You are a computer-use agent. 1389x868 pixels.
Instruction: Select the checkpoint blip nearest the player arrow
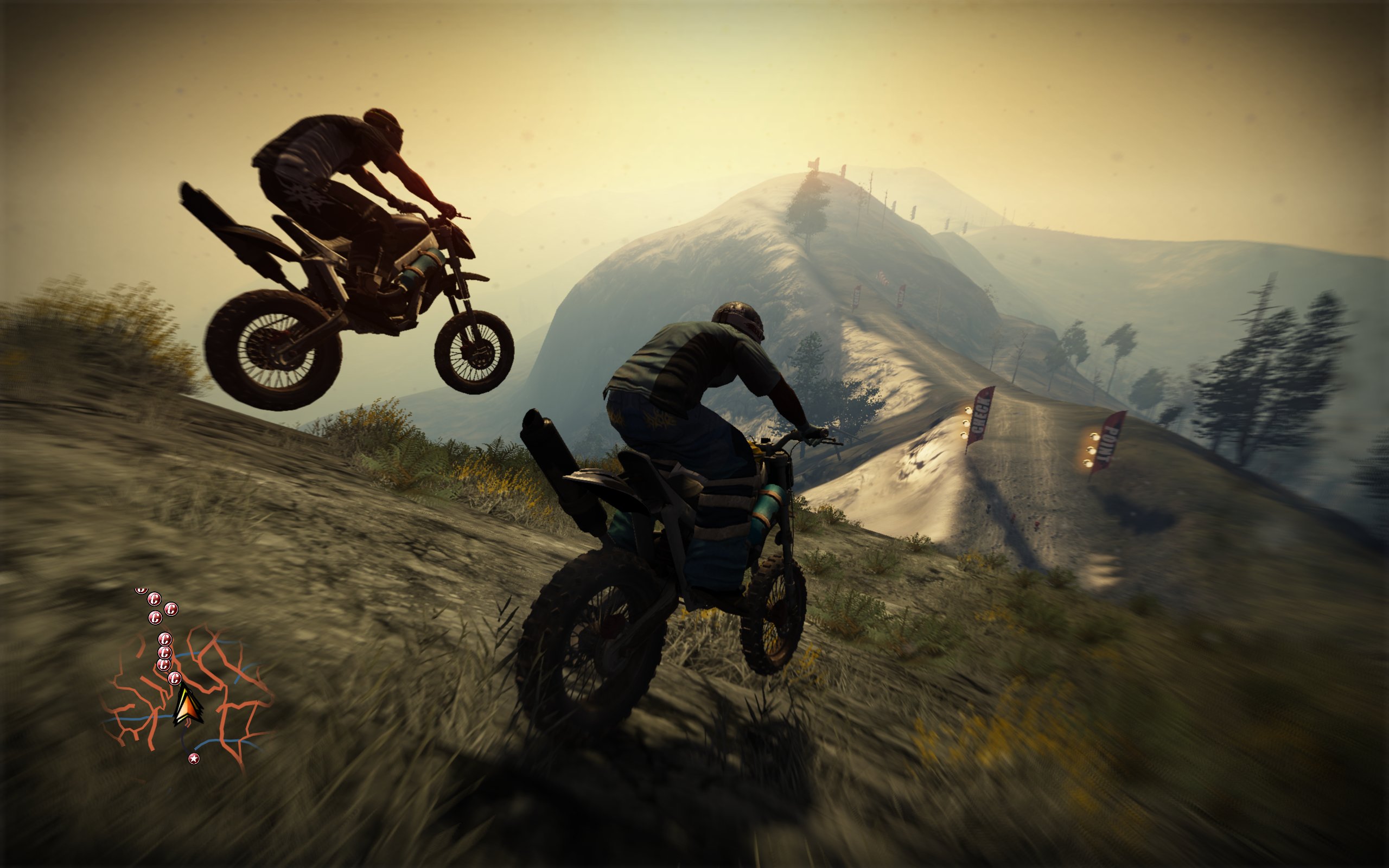(175, 679)
